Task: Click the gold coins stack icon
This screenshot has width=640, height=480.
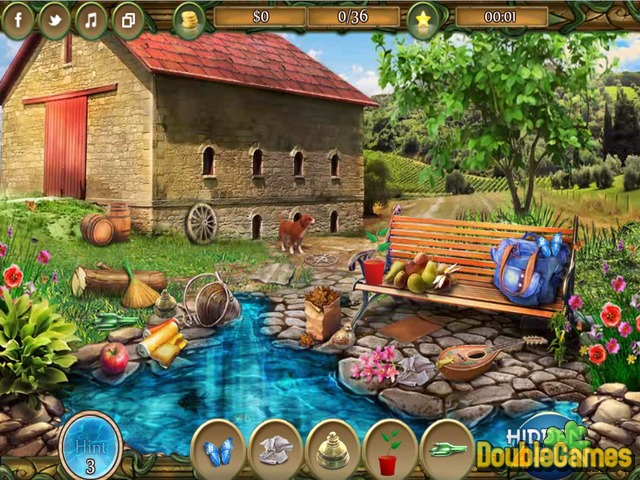Action: (x=188, y=19)
